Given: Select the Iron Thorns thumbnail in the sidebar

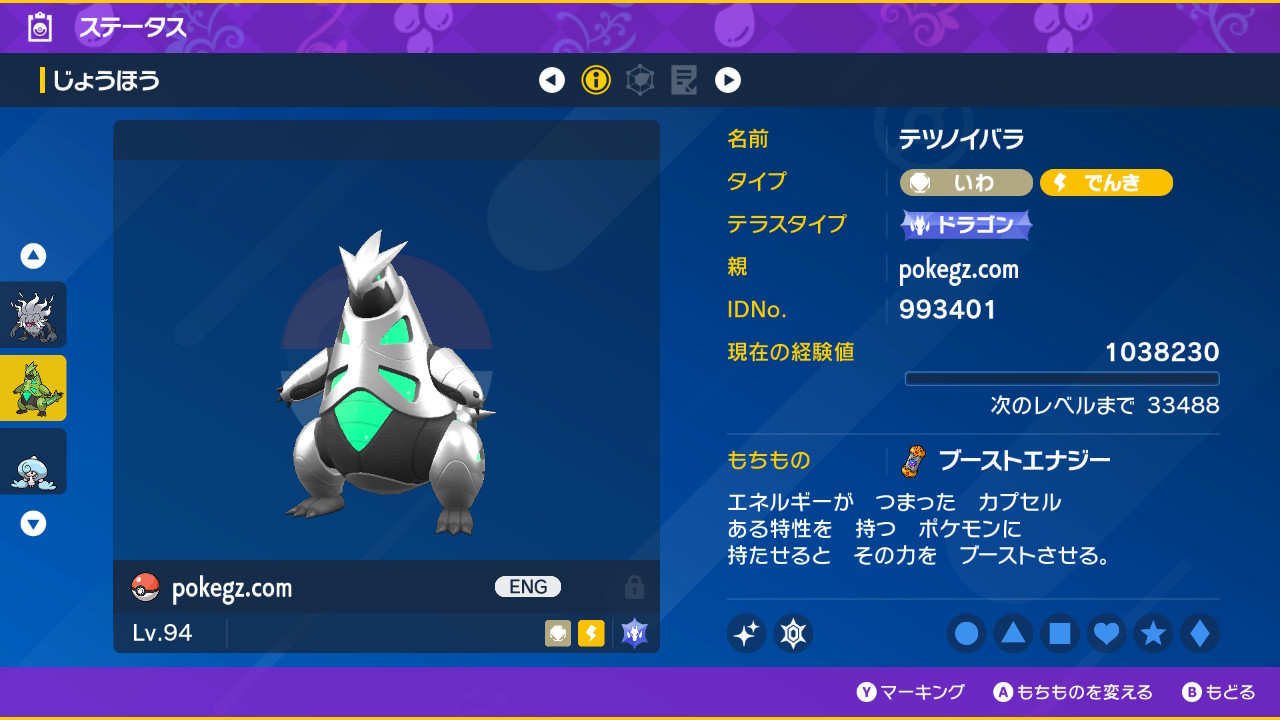Looking at the screenshot, I should 34,388.
